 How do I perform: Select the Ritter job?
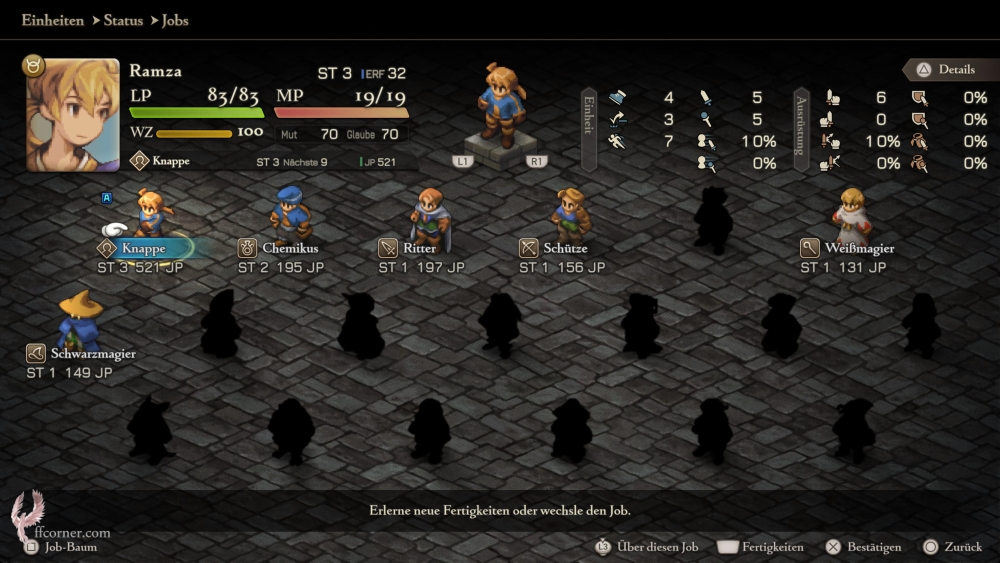click(x=421, y=248)
